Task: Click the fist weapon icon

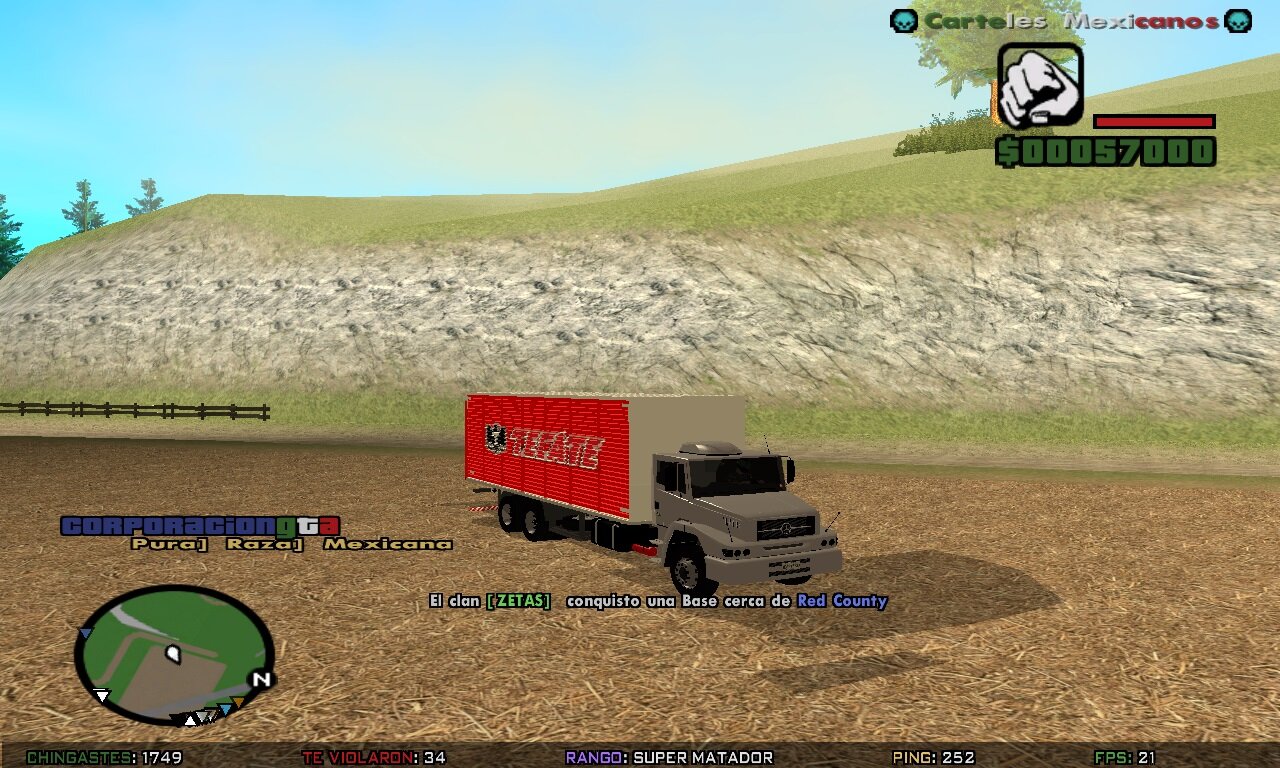Action: coord(1040,85)
